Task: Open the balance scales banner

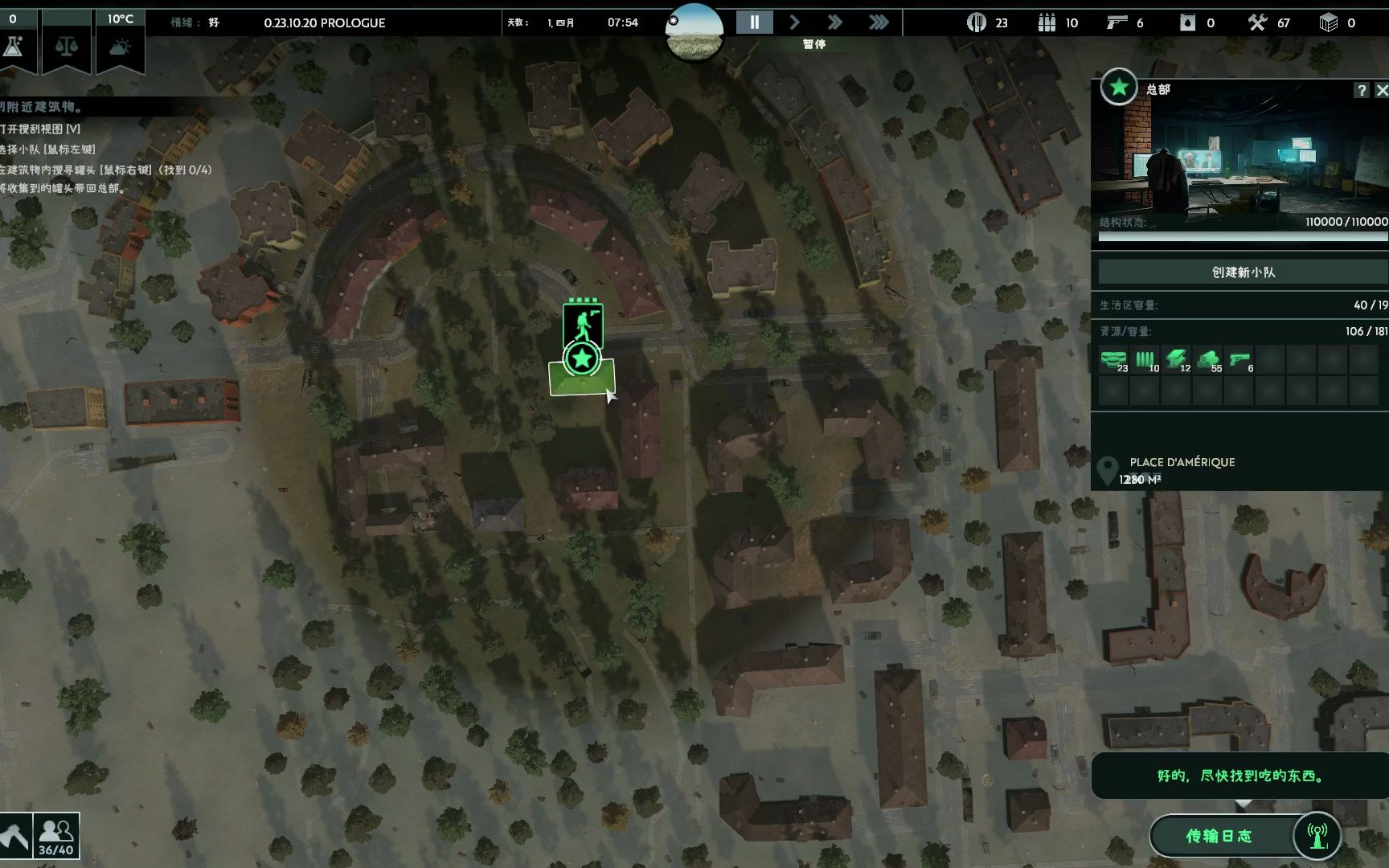Action: (66, 47)
